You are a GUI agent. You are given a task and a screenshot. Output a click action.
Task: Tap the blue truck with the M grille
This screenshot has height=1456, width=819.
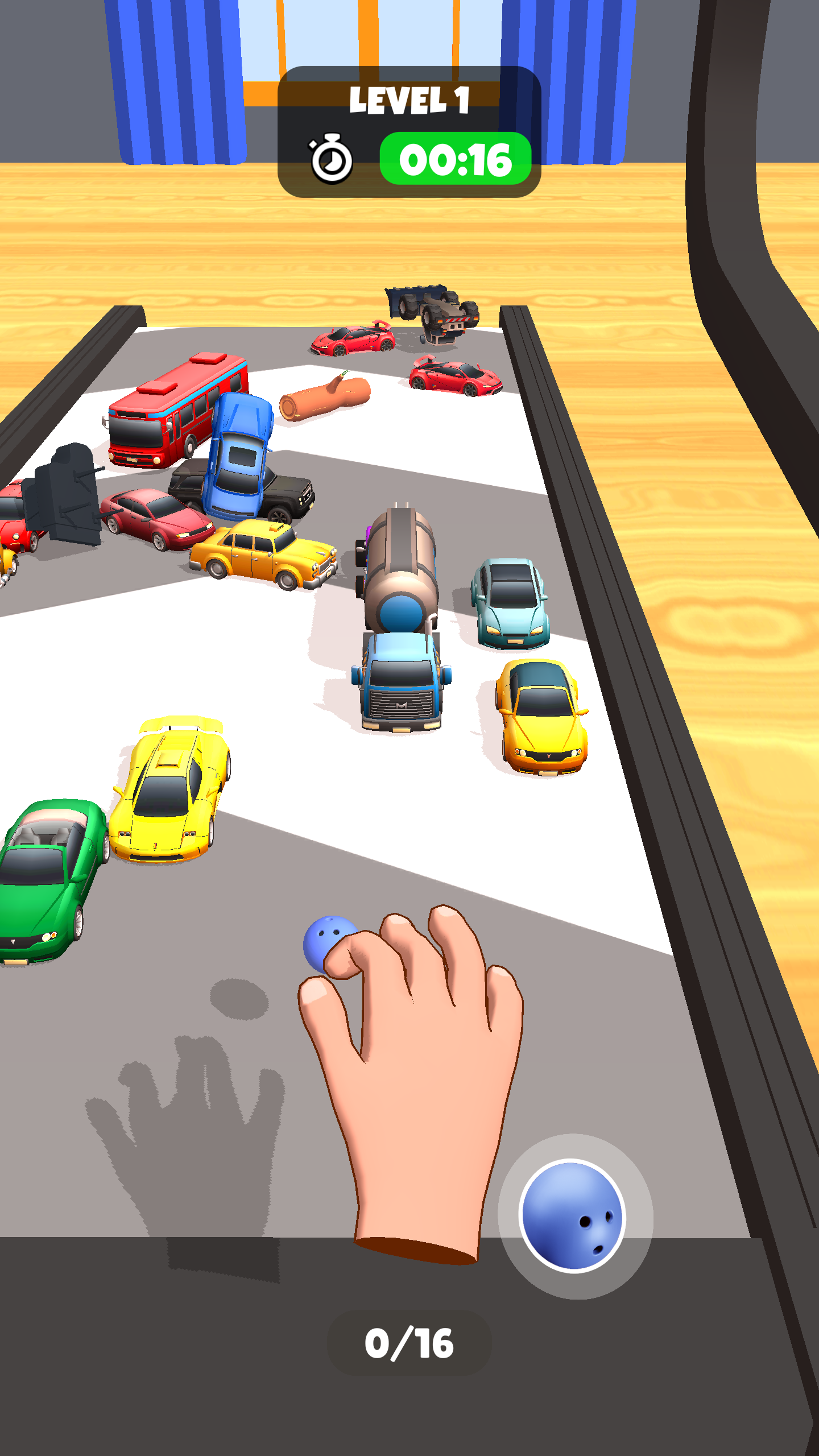click(398, 700)
